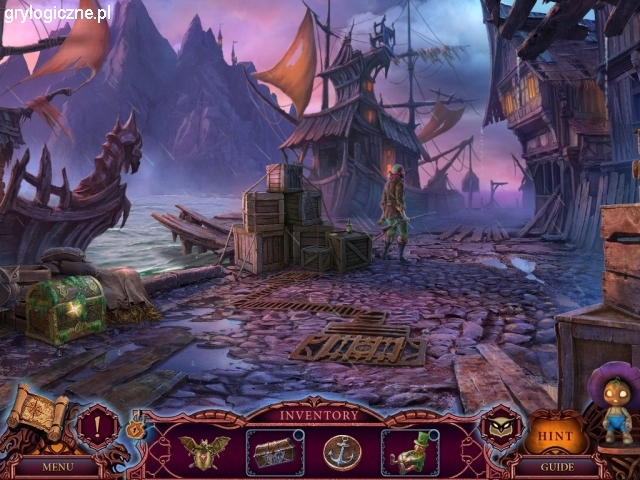Select the bat emblem inventory item

coord(204,451)
